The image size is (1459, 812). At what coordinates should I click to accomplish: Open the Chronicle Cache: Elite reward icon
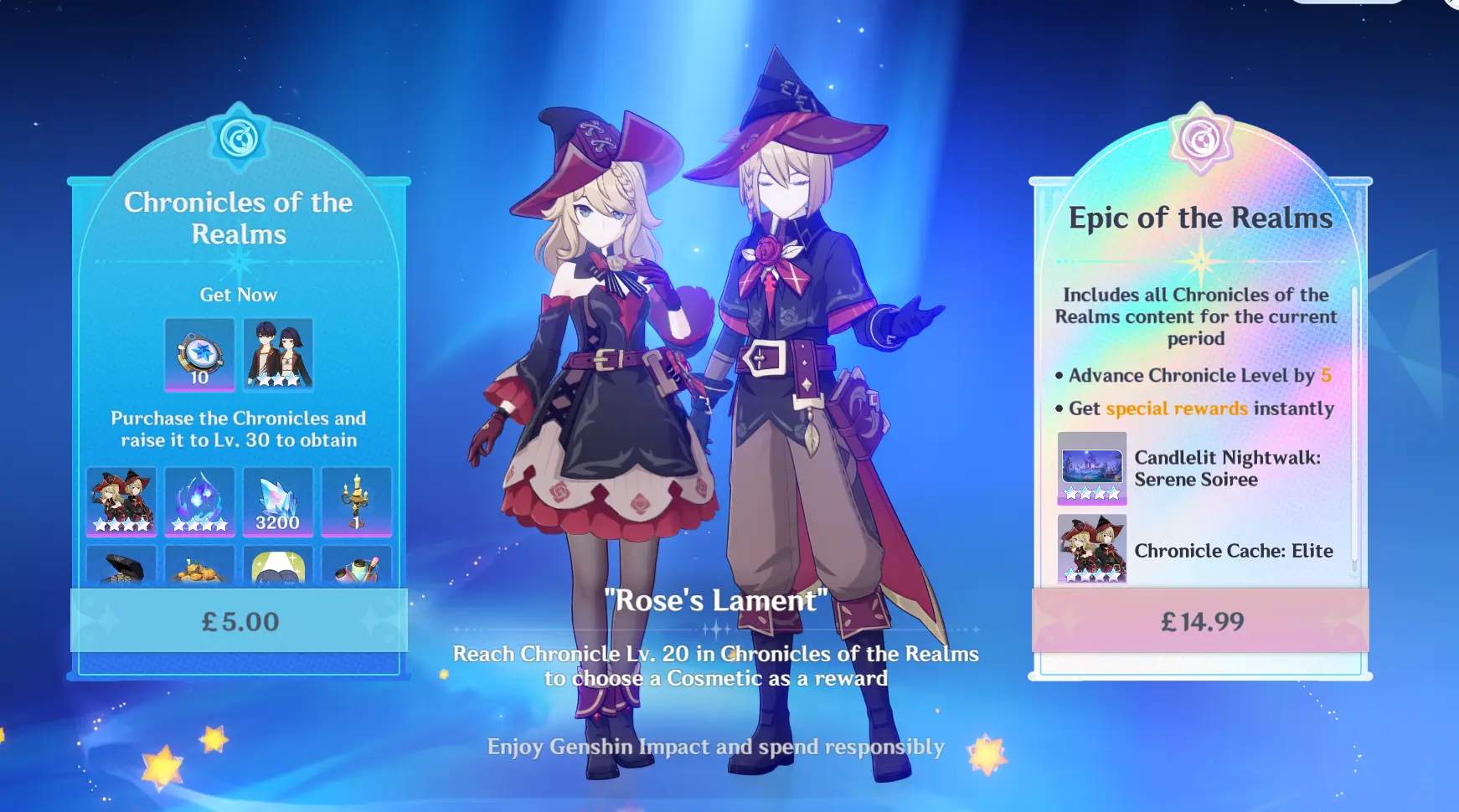coord(1091,548)
